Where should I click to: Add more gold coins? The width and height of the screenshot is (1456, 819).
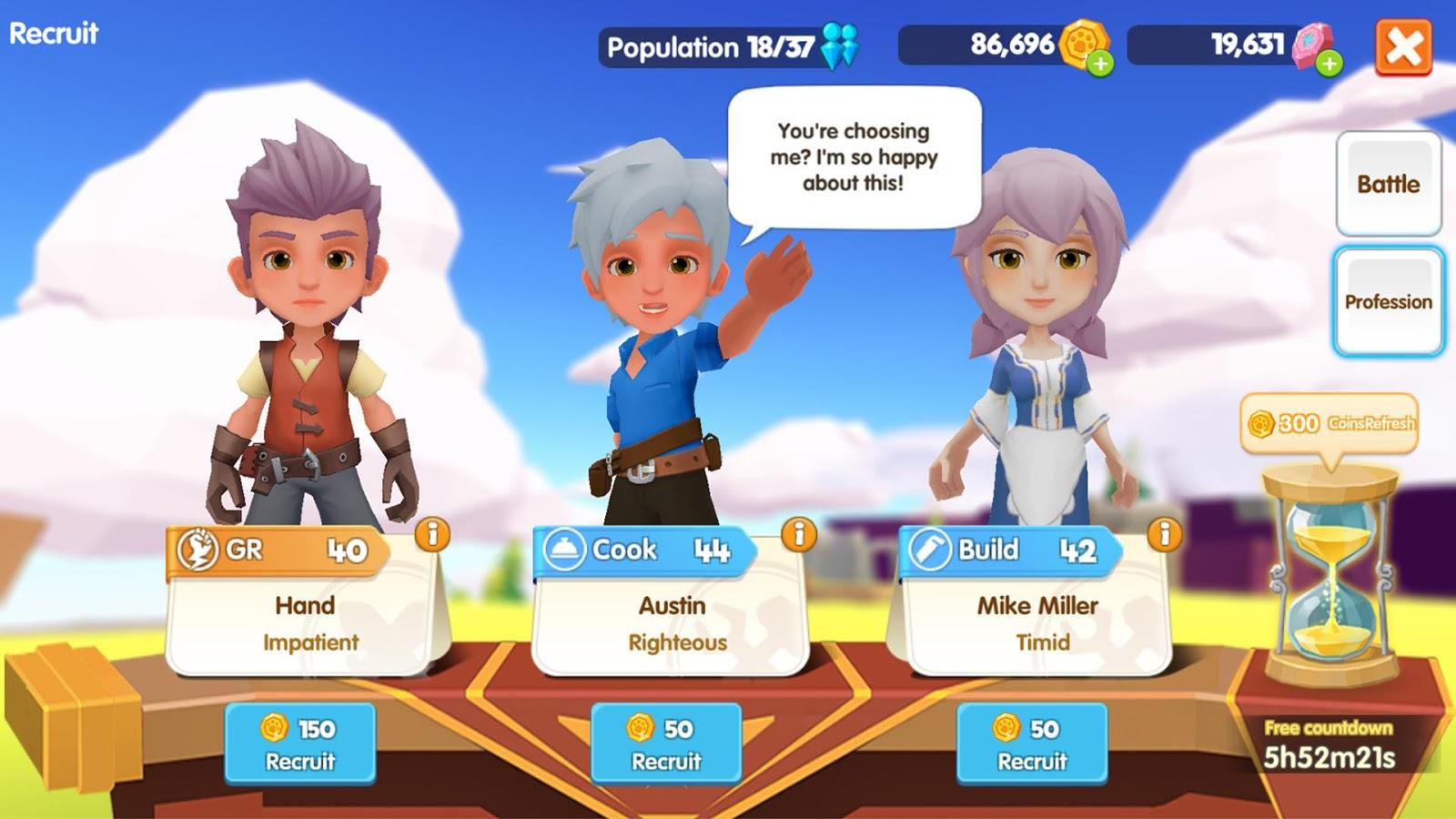coord(1101,64)
